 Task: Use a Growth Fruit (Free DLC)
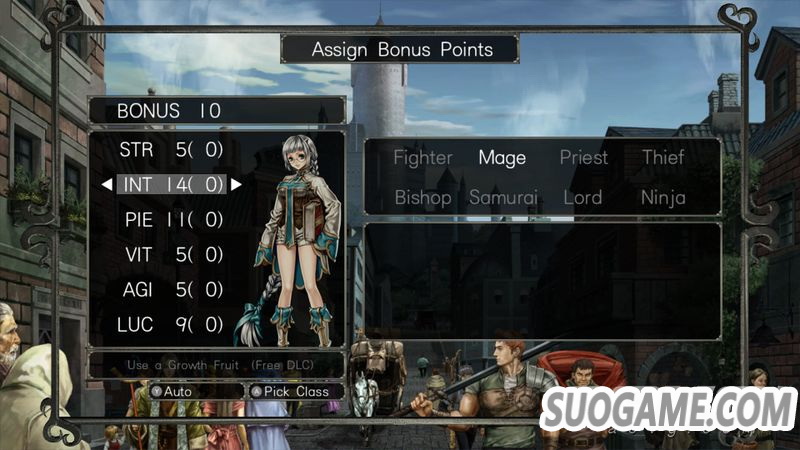216,365
